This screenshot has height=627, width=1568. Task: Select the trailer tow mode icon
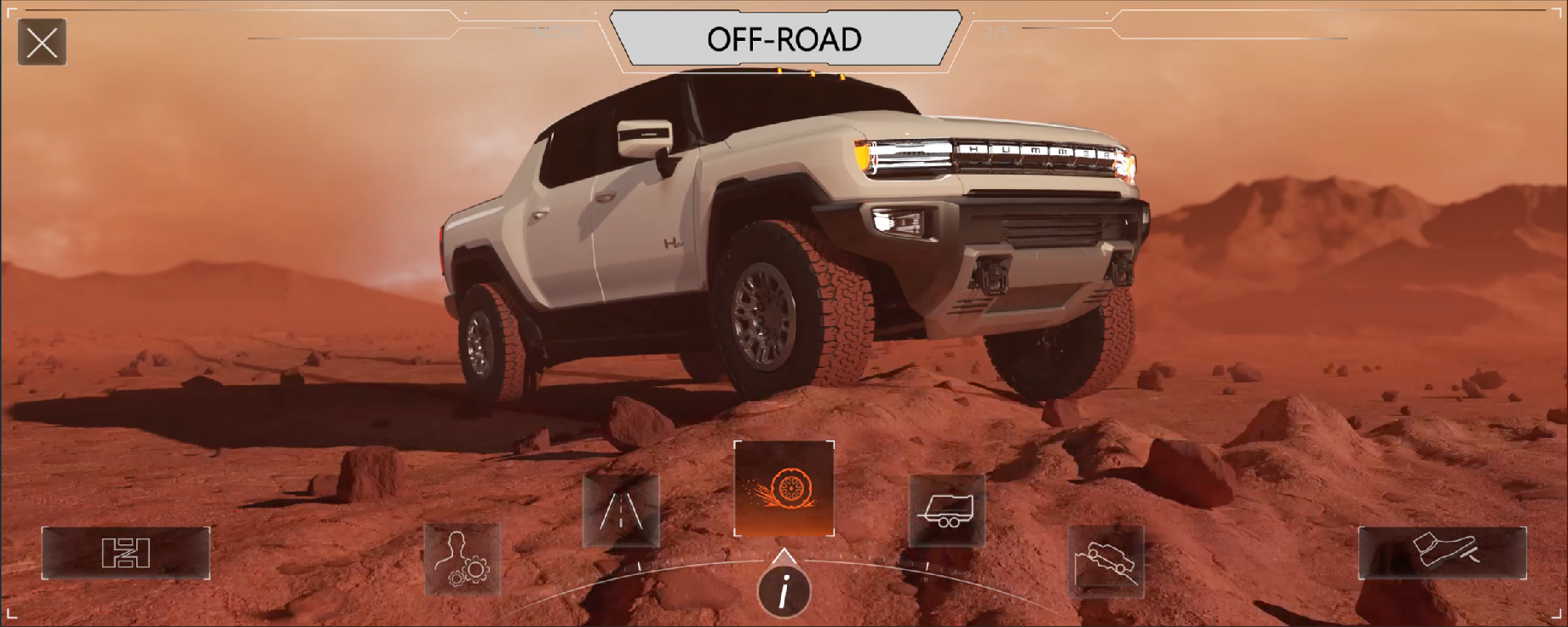point(946,511)
